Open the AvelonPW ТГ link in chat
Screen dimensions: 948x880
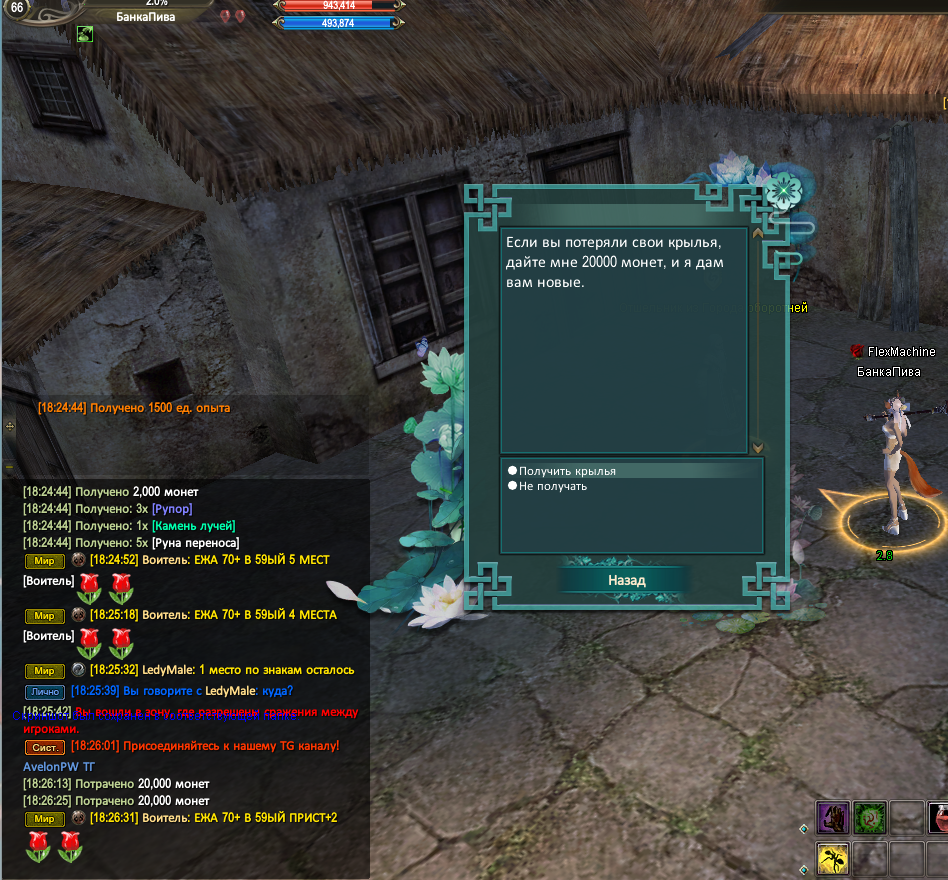click(59, 766)
